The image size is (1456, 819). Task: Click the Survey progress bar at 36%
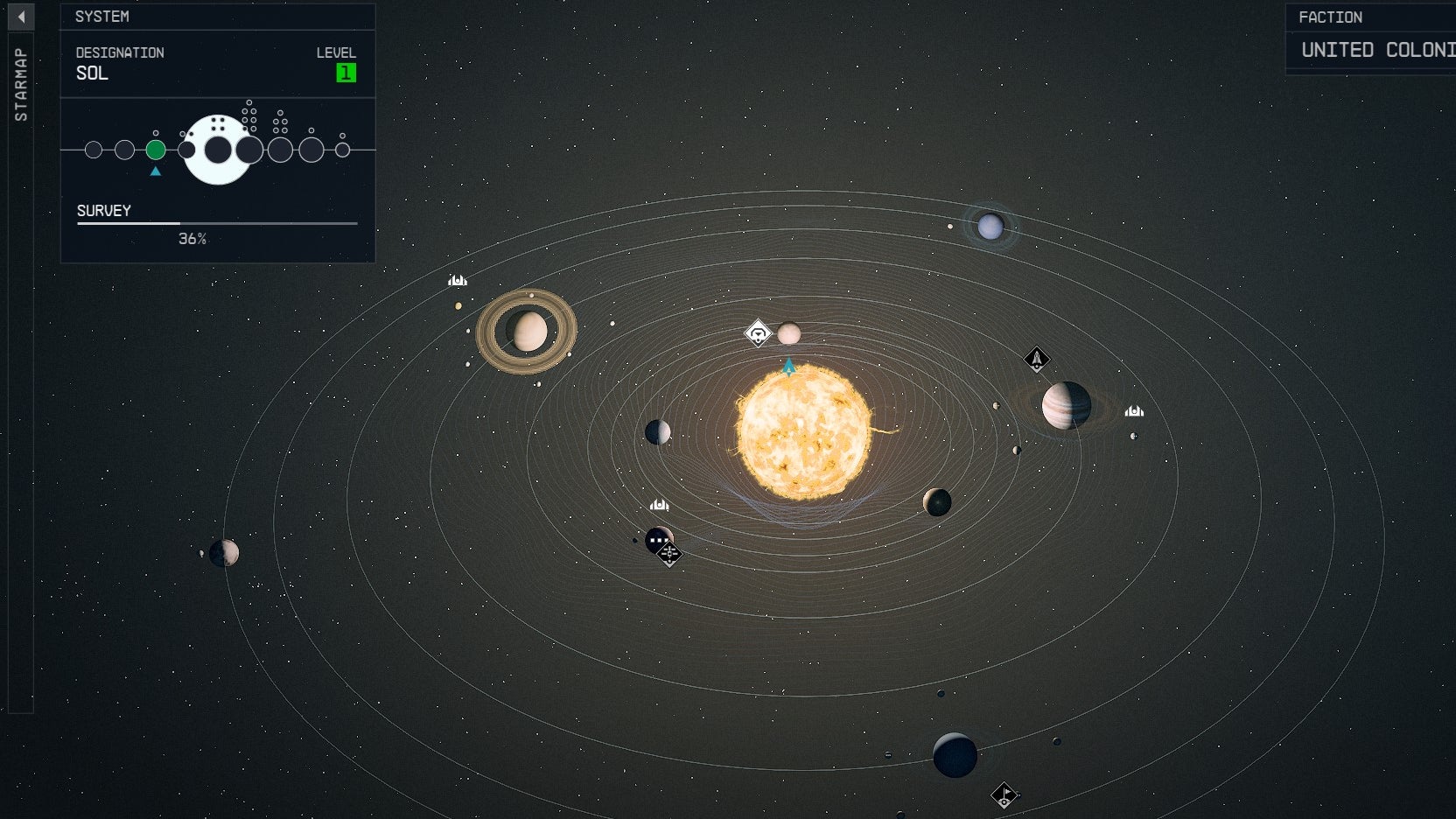click(216, 223)
